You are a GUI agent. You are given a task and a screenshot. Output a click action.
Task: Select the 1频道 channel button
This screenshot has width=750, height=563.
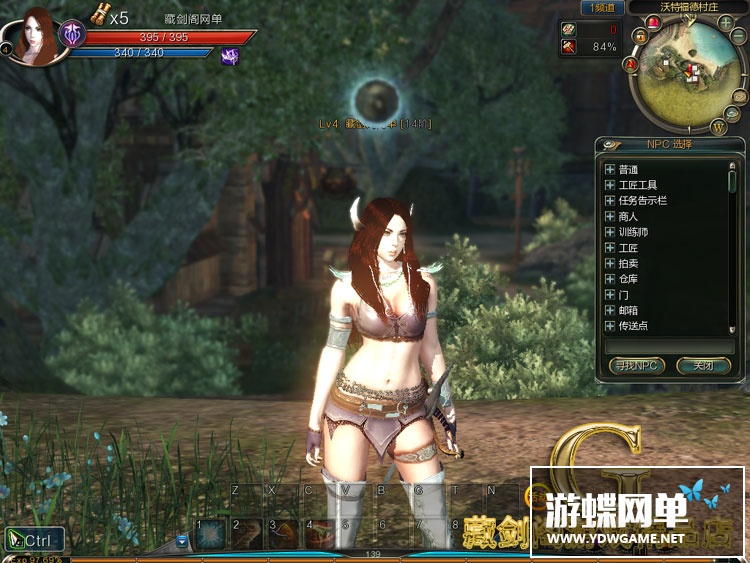pos(604,8)
